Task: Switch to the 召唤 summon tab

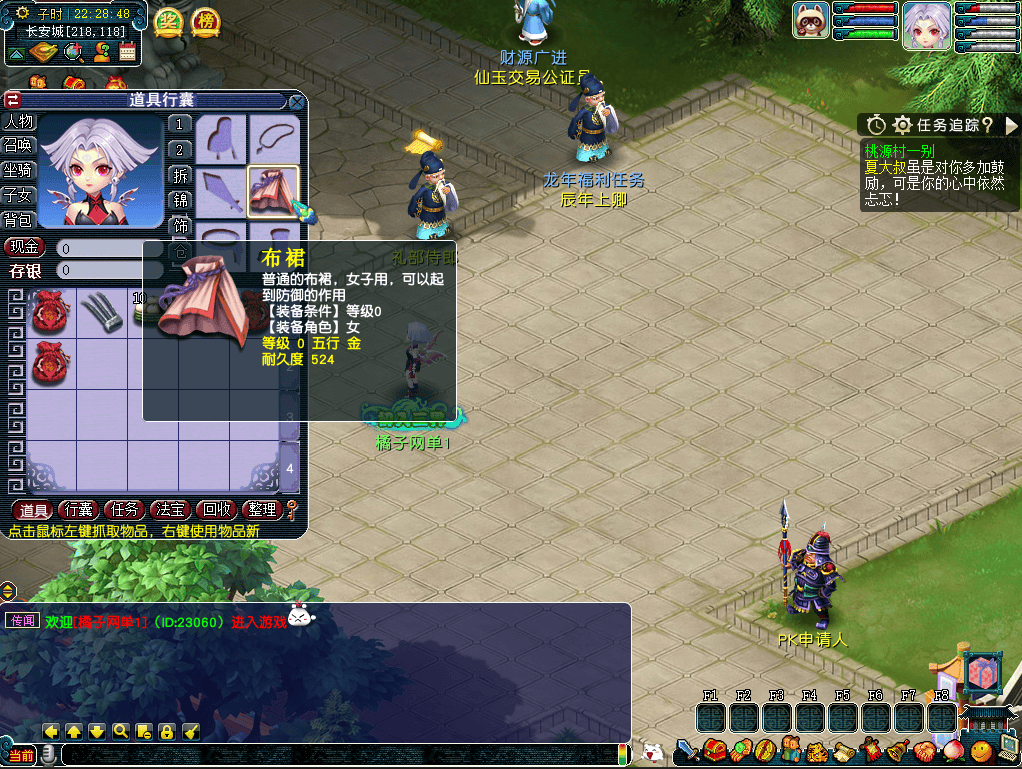Action: pos(19,146)
